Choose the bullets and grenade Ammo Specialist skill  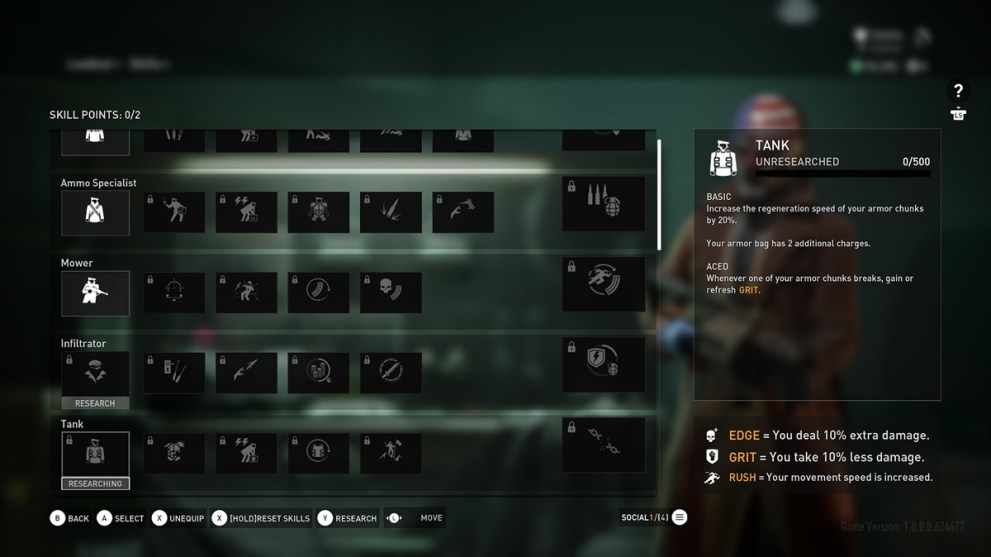tap(603, 203)
